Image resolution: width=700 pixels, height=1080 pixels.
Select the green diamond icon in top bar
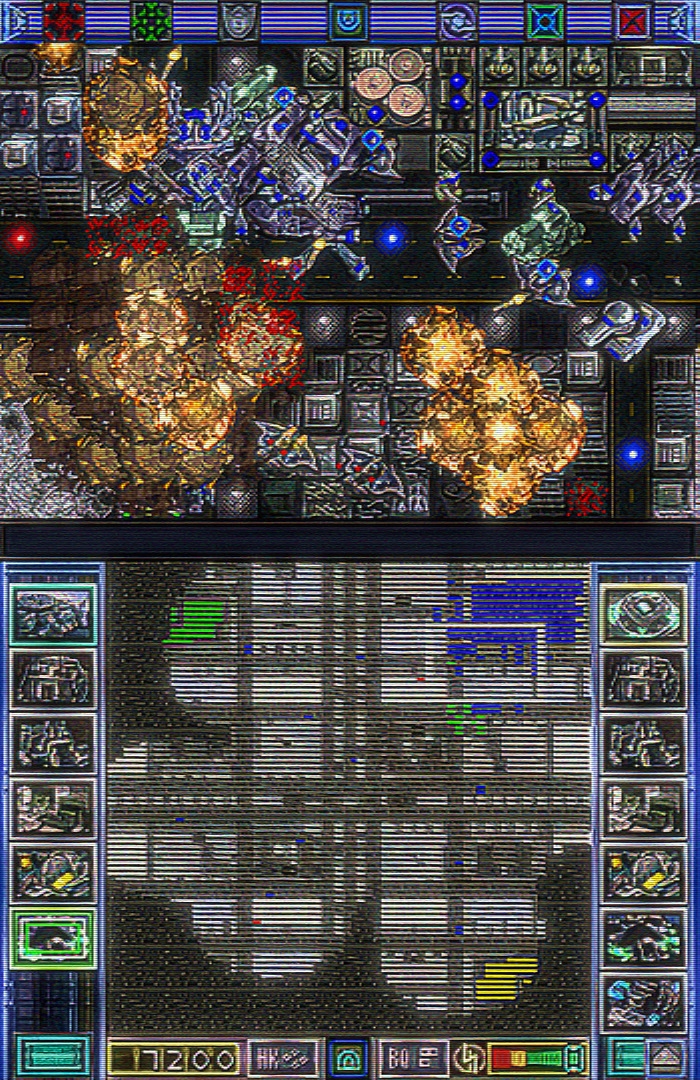coord(152,20)
